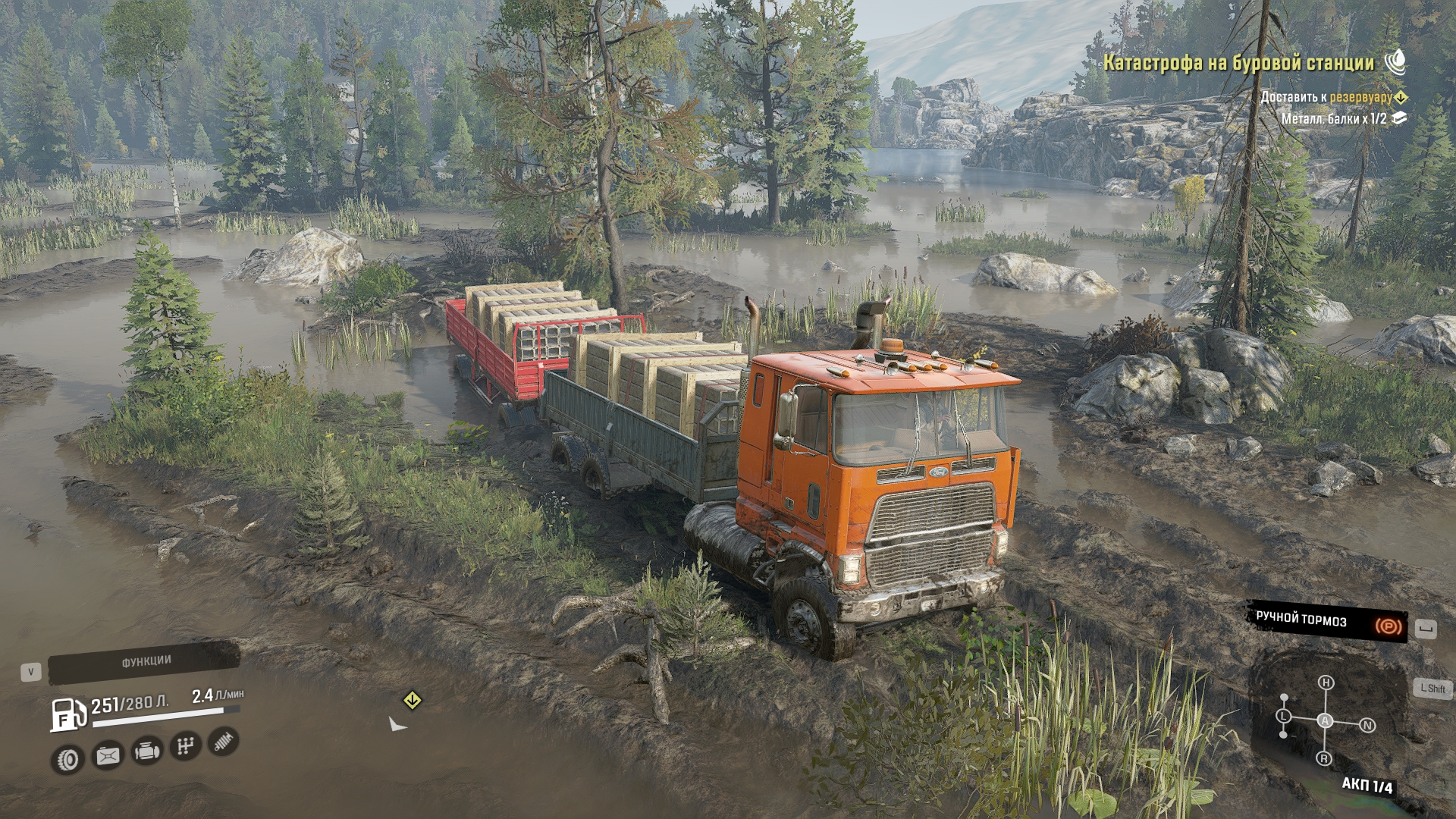
Task: Click the fuel pump icon
Action: click(68, 715)
